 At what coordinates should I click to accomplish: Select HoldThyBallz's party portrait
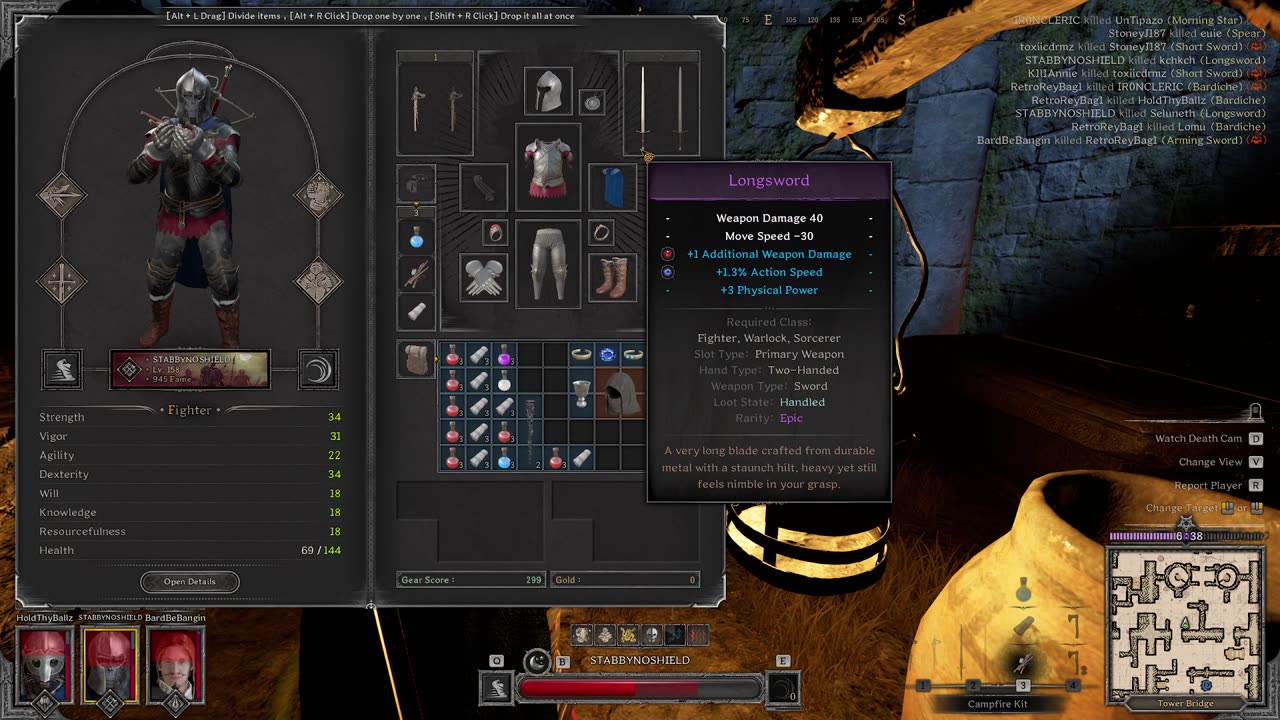pyautogui.click(x=45, y=663)
